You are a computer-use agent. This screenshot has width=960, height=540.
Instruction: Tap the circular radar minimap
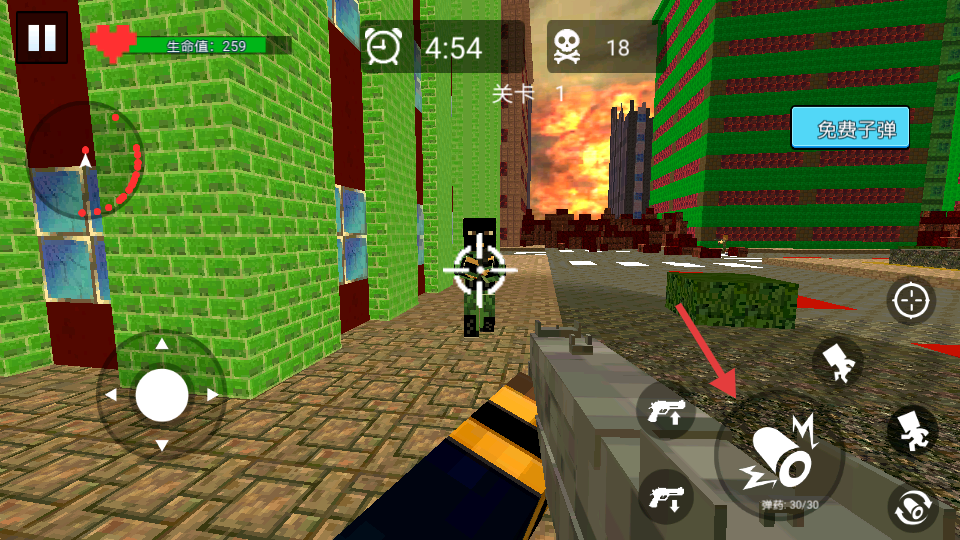86,160
